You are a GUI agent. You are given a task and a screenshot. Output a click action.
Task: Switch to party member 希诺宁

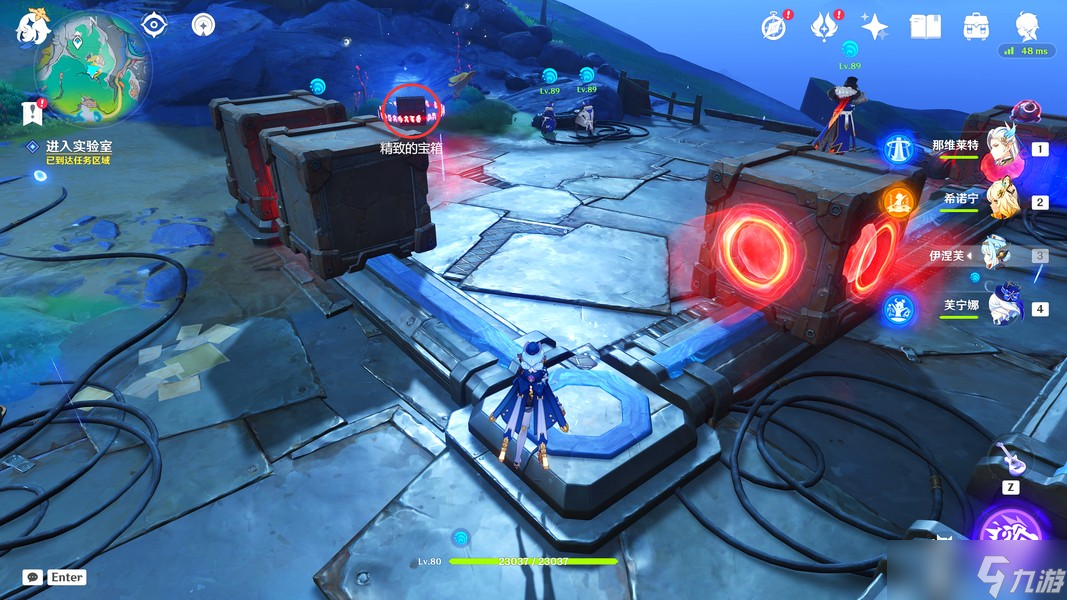coord(1000,202)
